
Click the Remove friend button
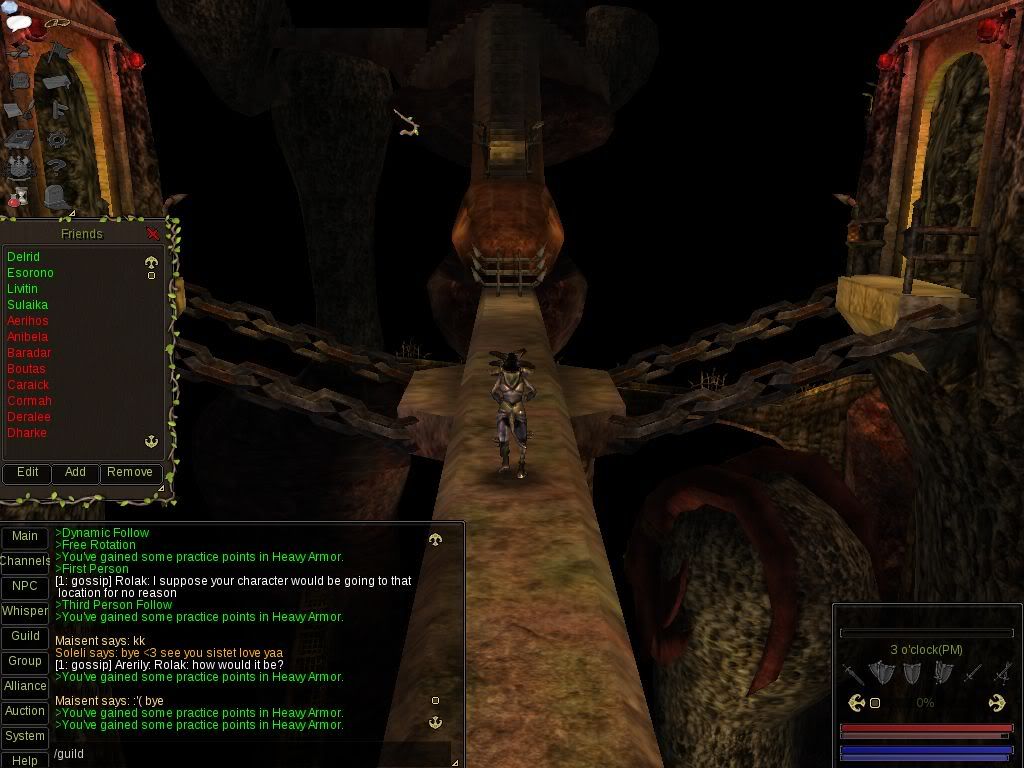tap(130, 472)
